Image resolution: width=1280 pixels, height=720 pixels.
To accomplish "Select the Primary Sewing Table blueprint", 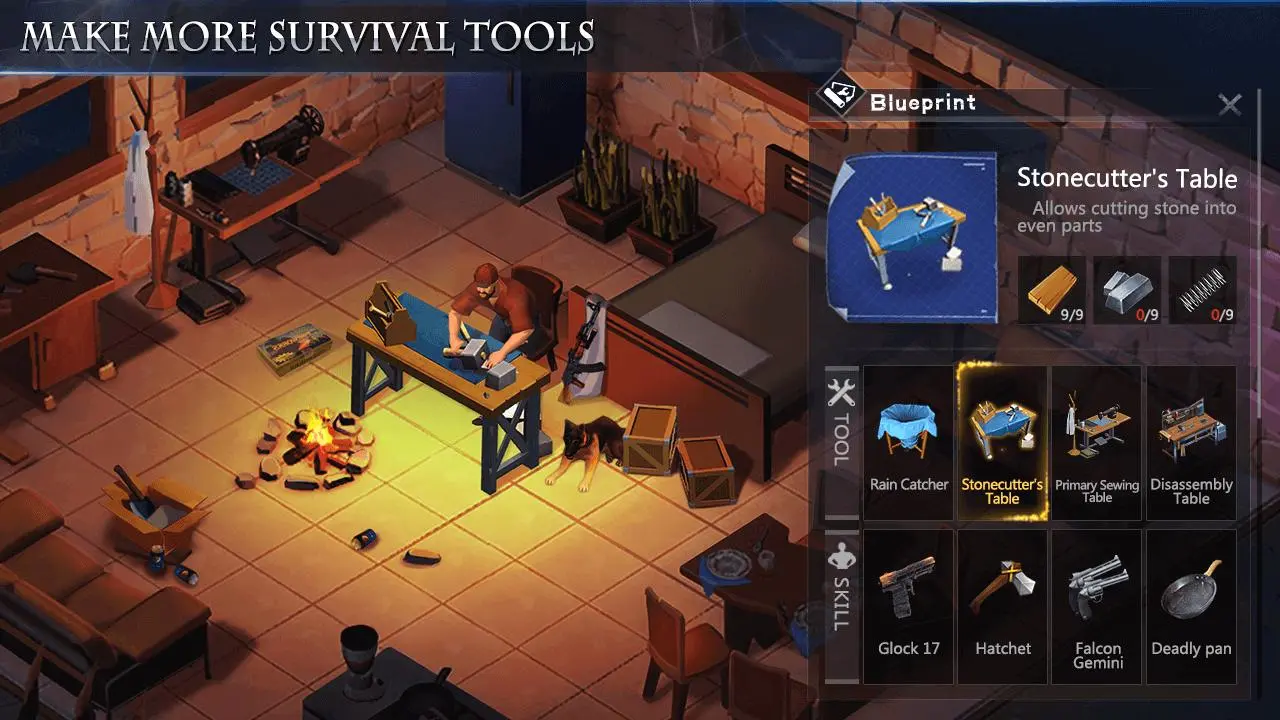I will pyautogui.click(x=1096, y=442).
